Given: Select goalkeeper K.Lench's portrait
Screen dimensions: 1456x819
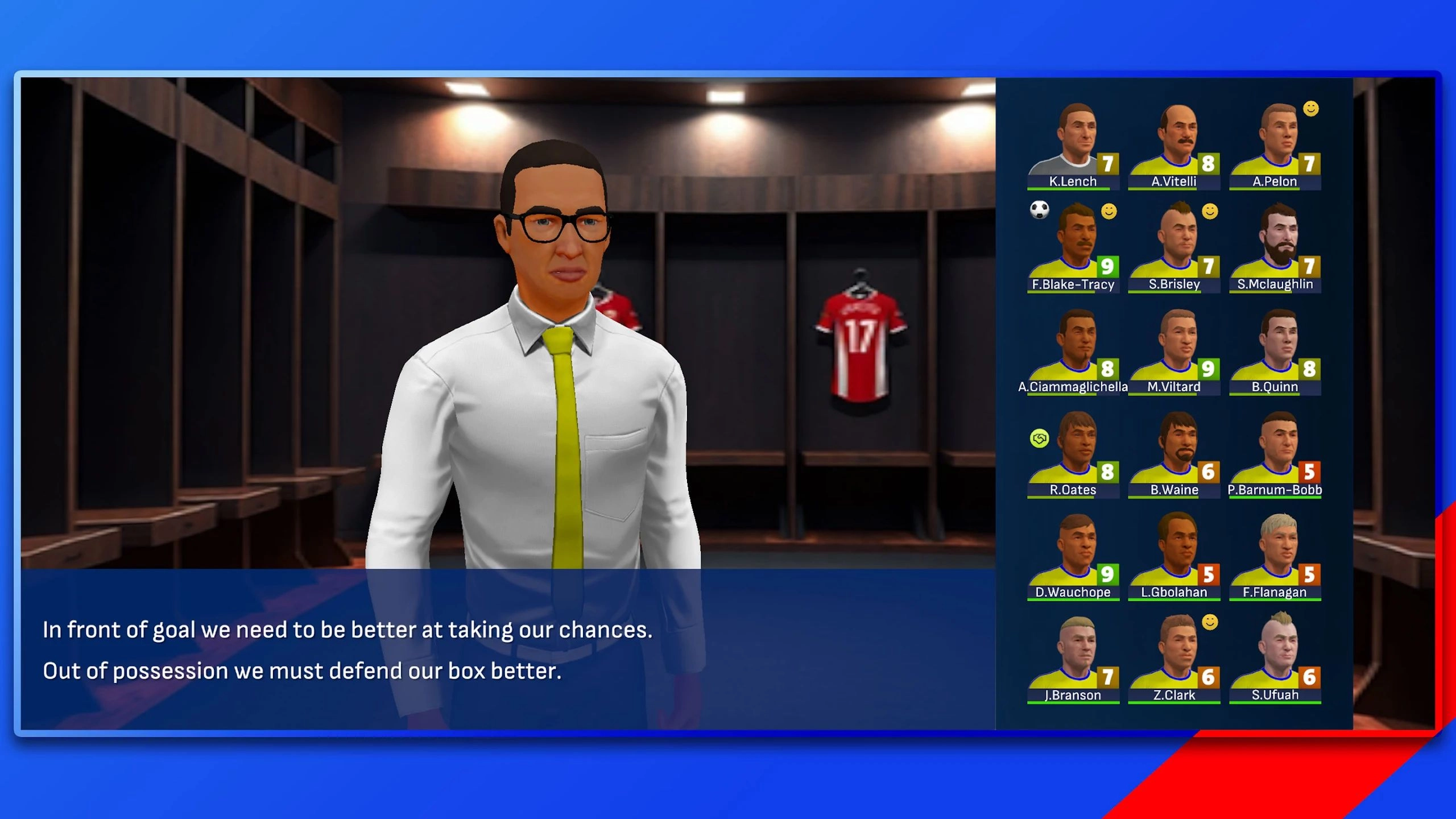Looking at the screenshot, I should pos(1073,146).
